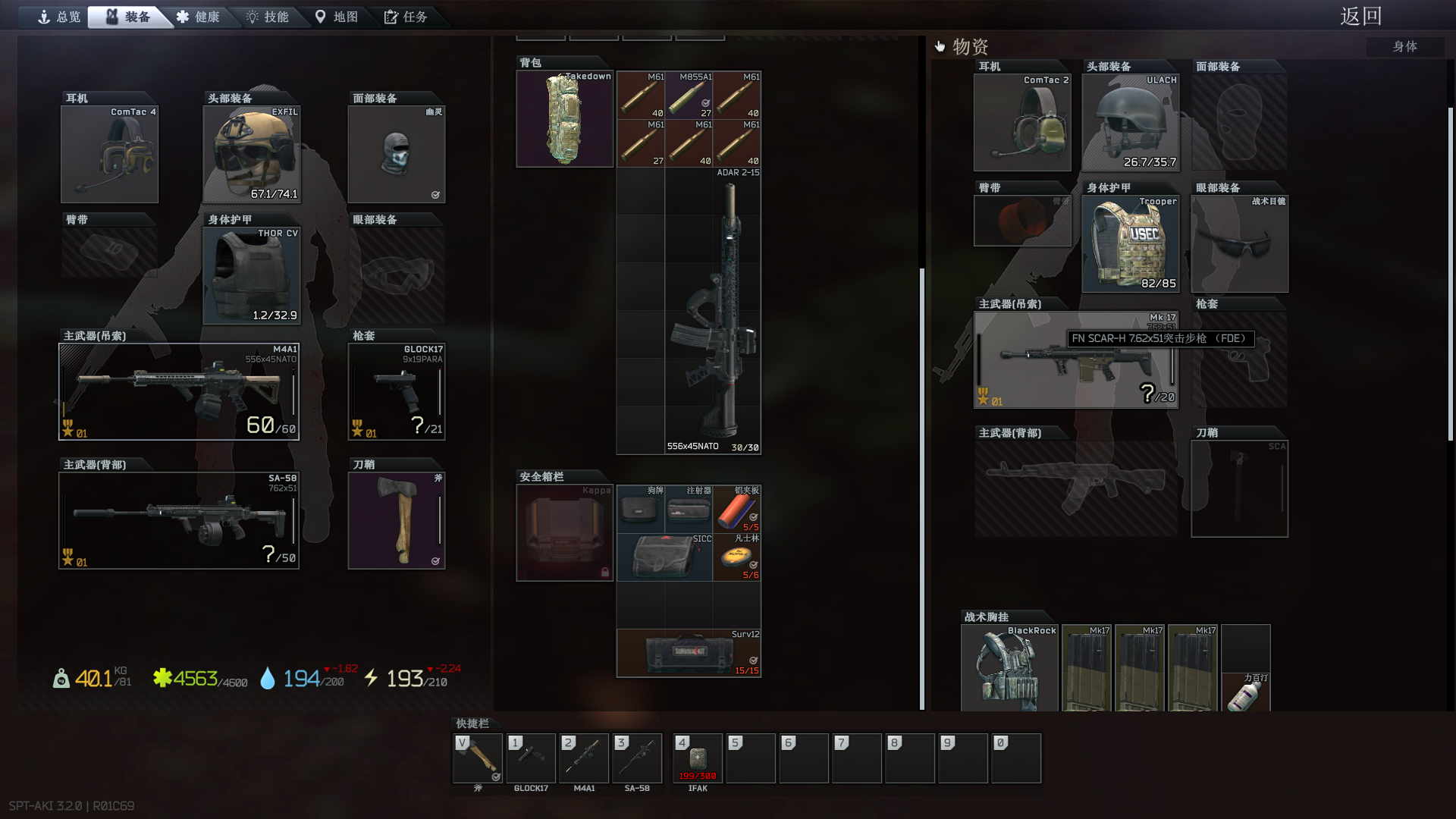Switch to the 技能 skills tab

click(268, 17)
